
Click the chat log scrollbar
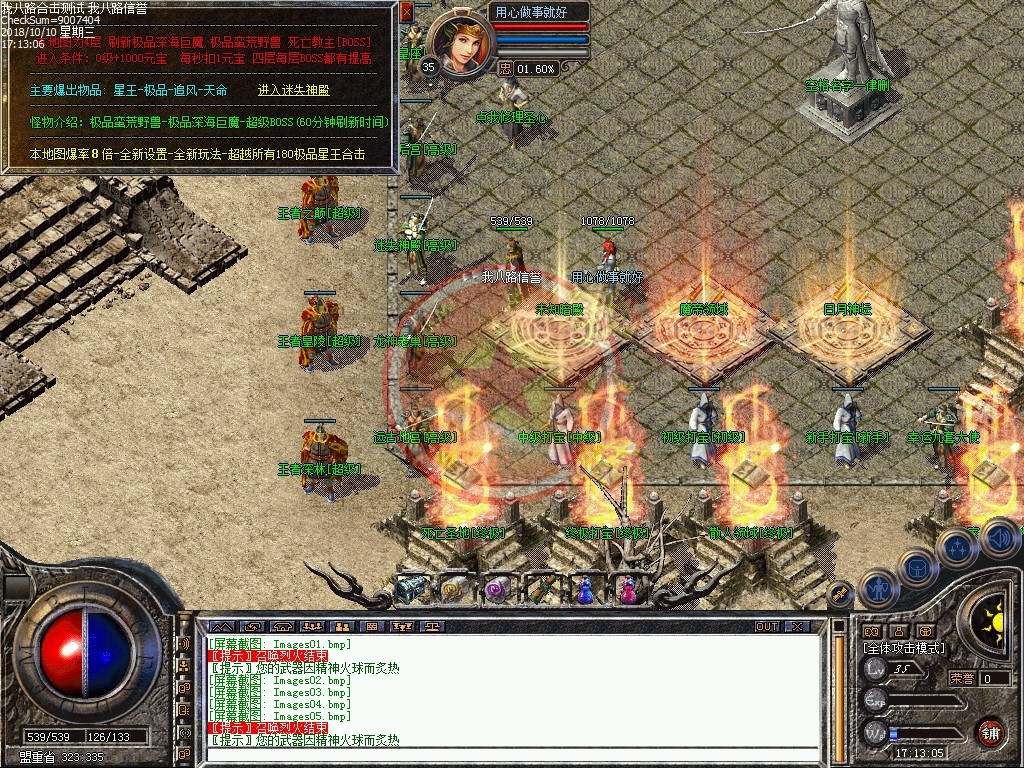tap(838, 690)
